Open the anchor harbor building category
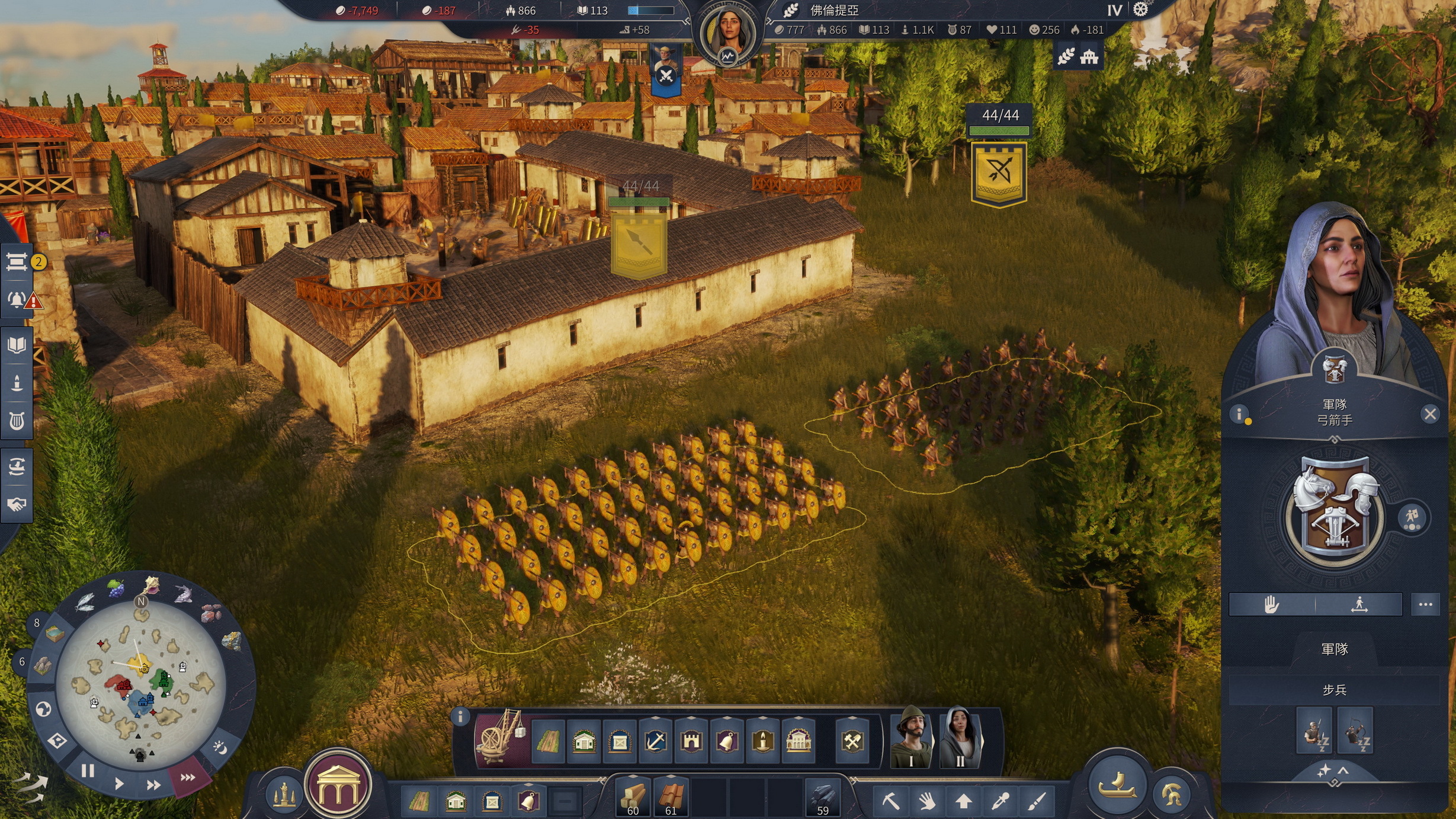Image resolution: width=1456 pixels, height=819 pixels. click(656, 741)
